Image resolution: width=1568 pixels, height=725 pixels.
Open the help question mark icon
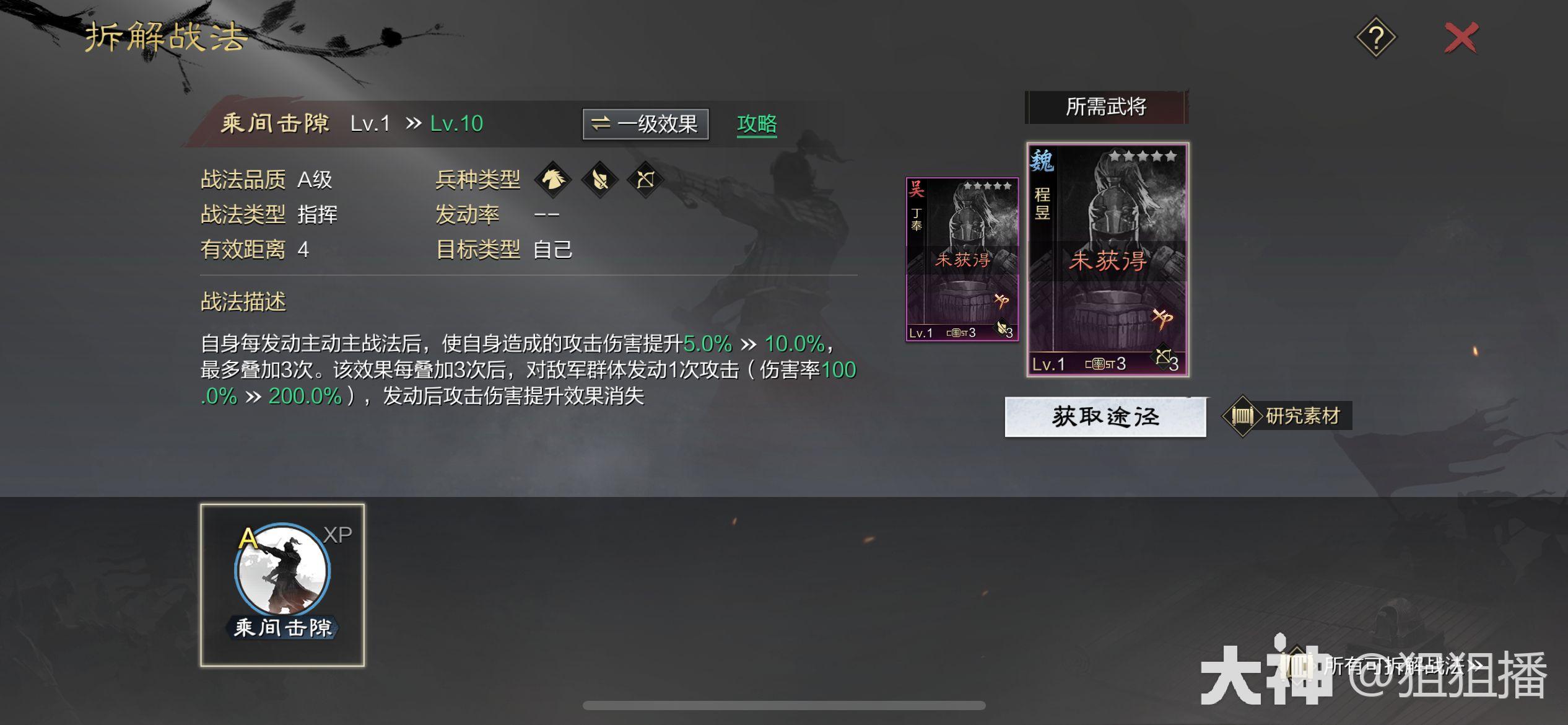[x=1376, y=37]
